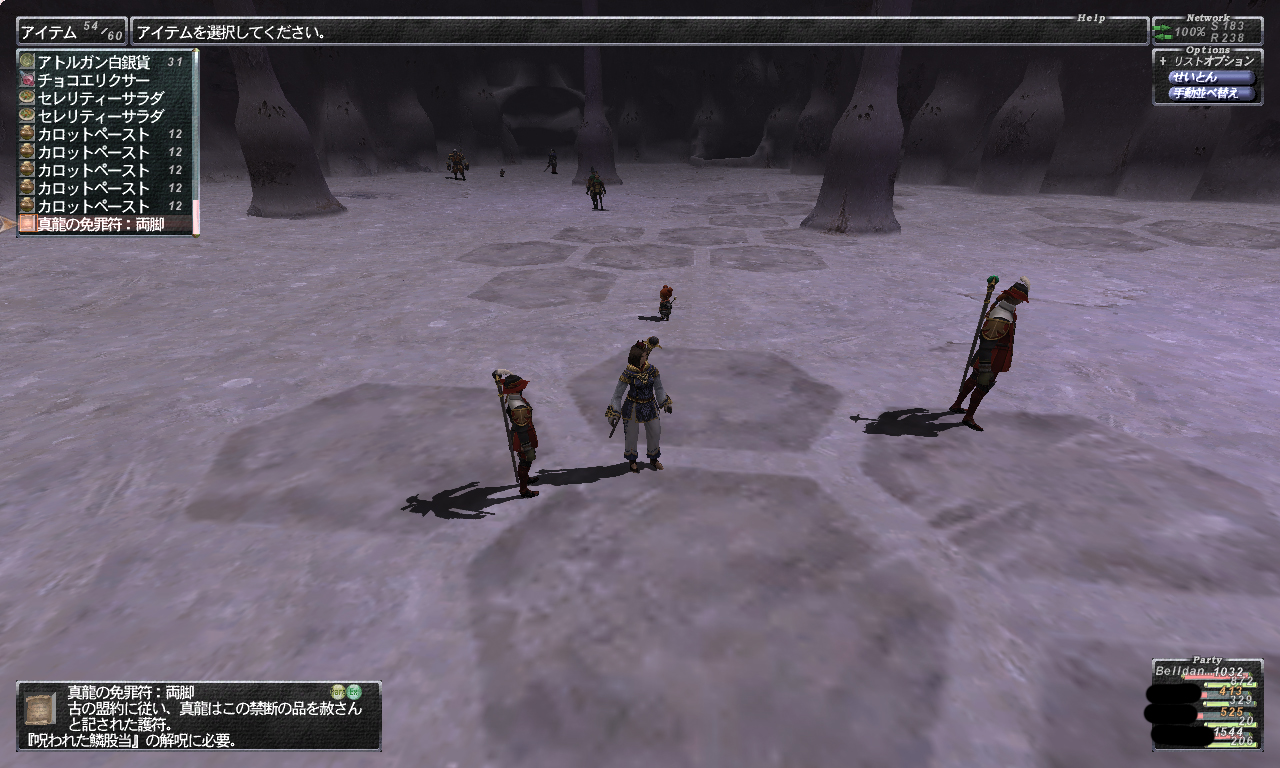Choose チョコエリクサー in the item list
Viewport: 1280px width, 768px height.
coord(94,80)
